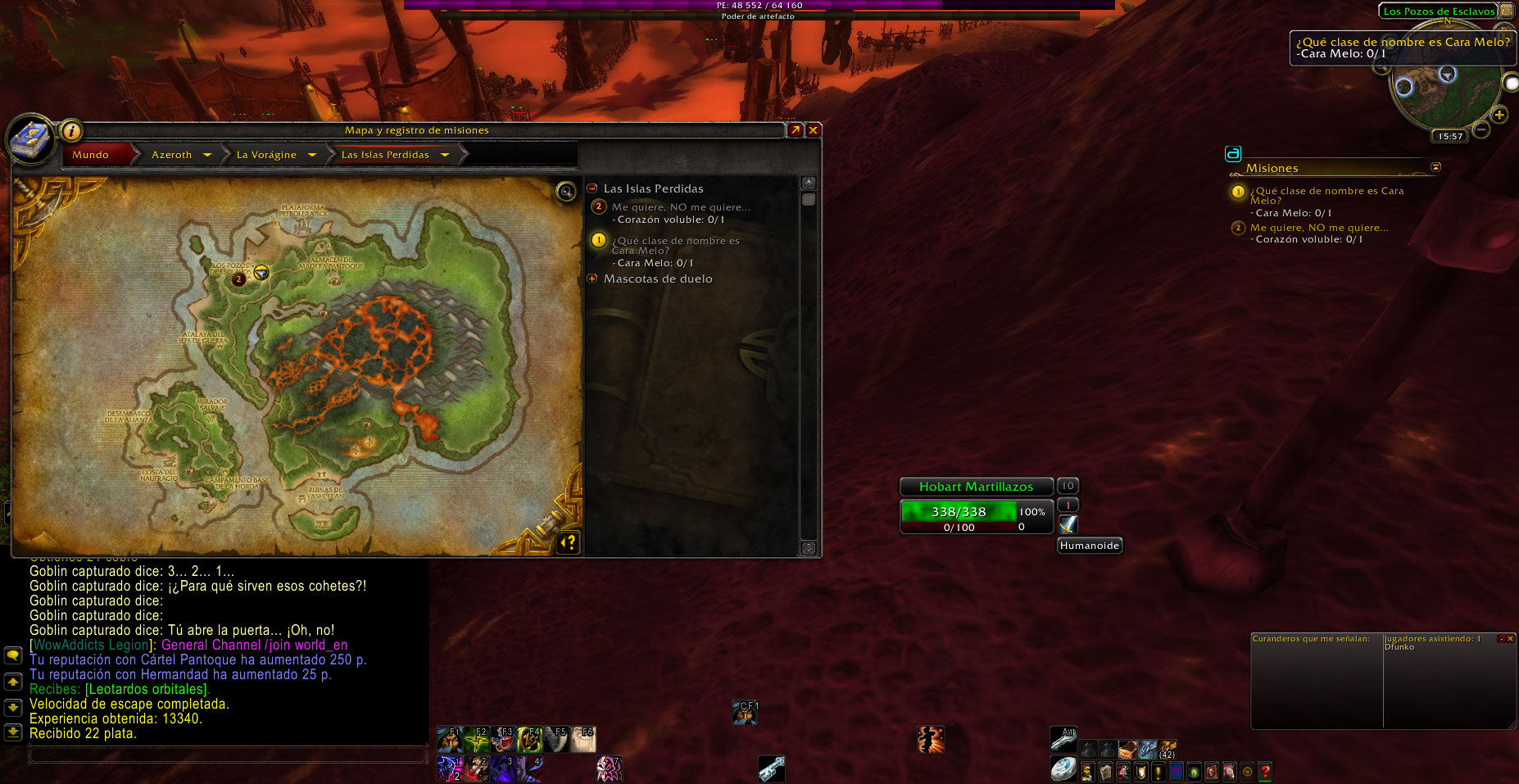This screenshot has width=1519, height=784.
Task: Collapse the Misiones objective tracker
Action: 1435,167
